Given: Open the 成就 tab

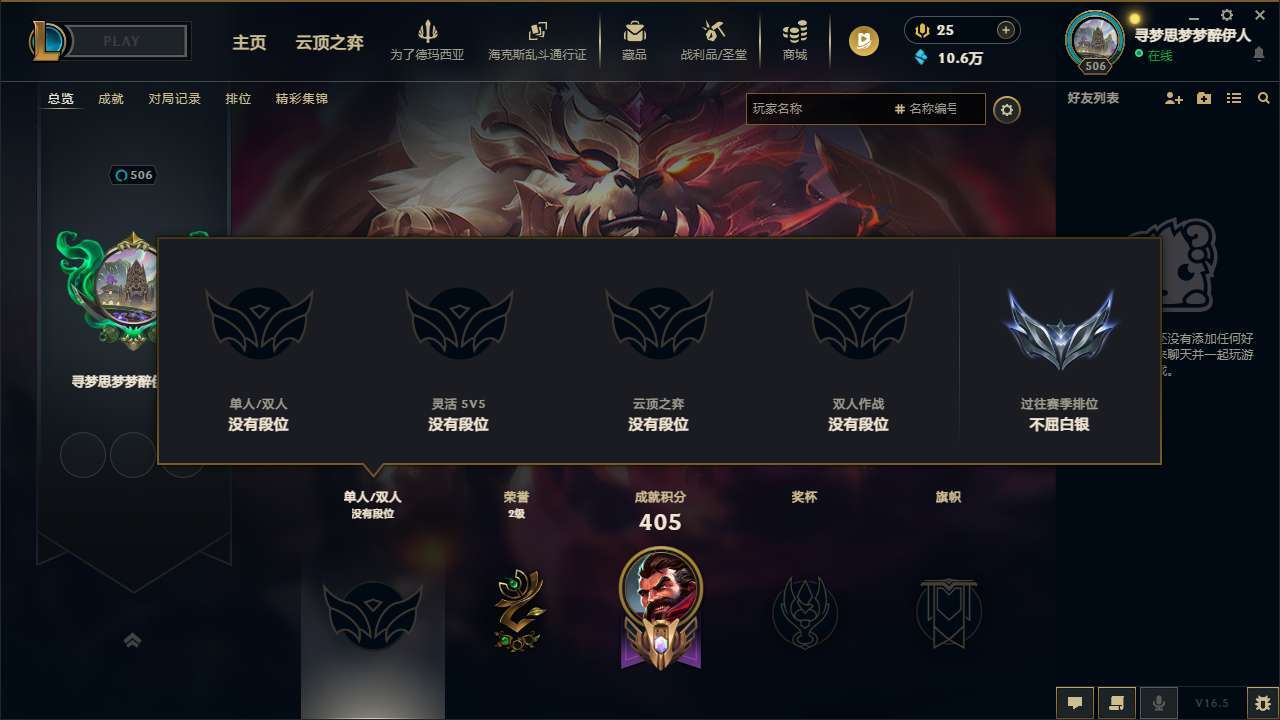Looking at the screenshot, I should pos(110,99).
